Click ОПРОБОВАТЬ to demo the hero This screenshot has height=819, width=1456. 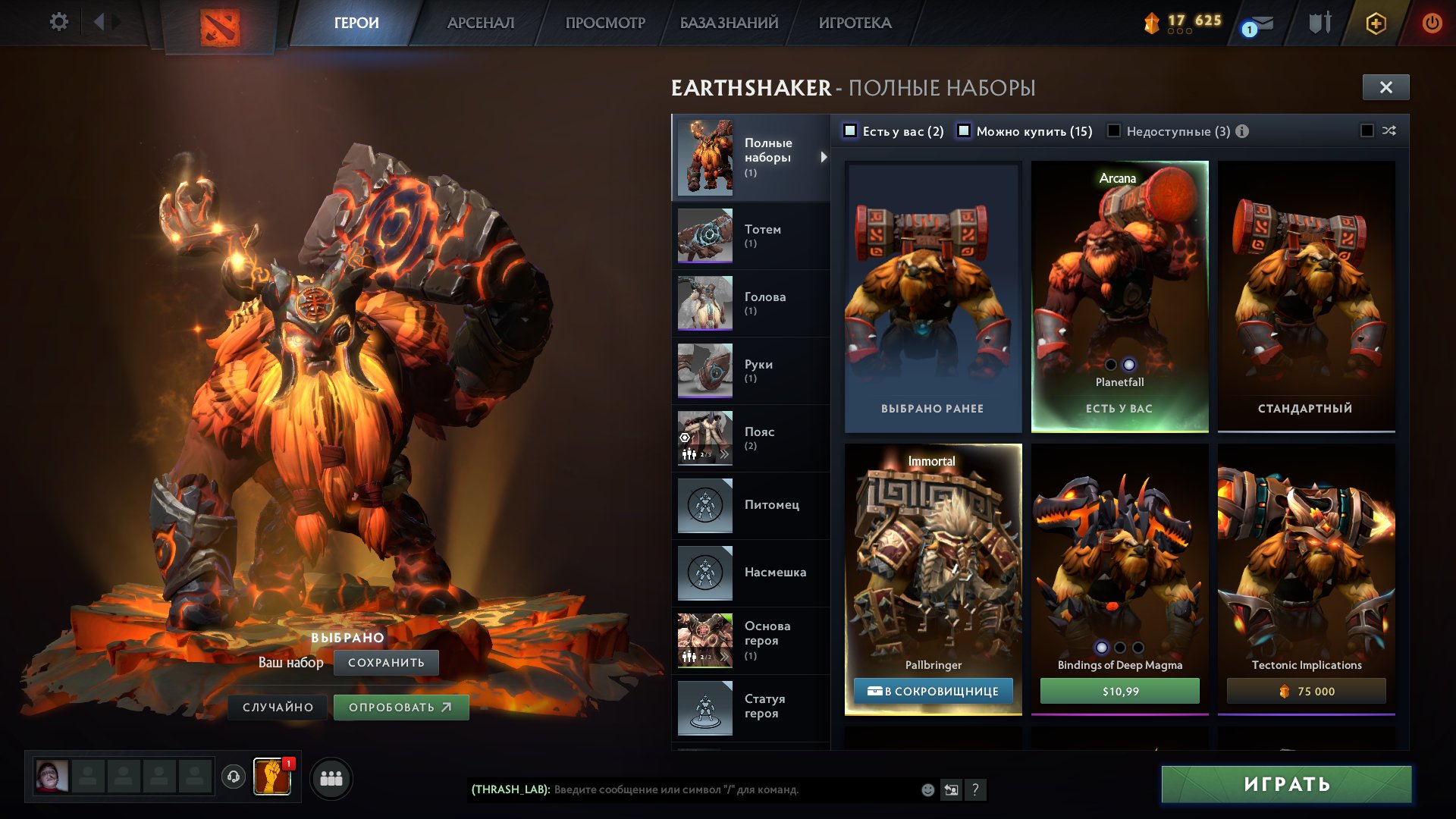click(401, 707)
